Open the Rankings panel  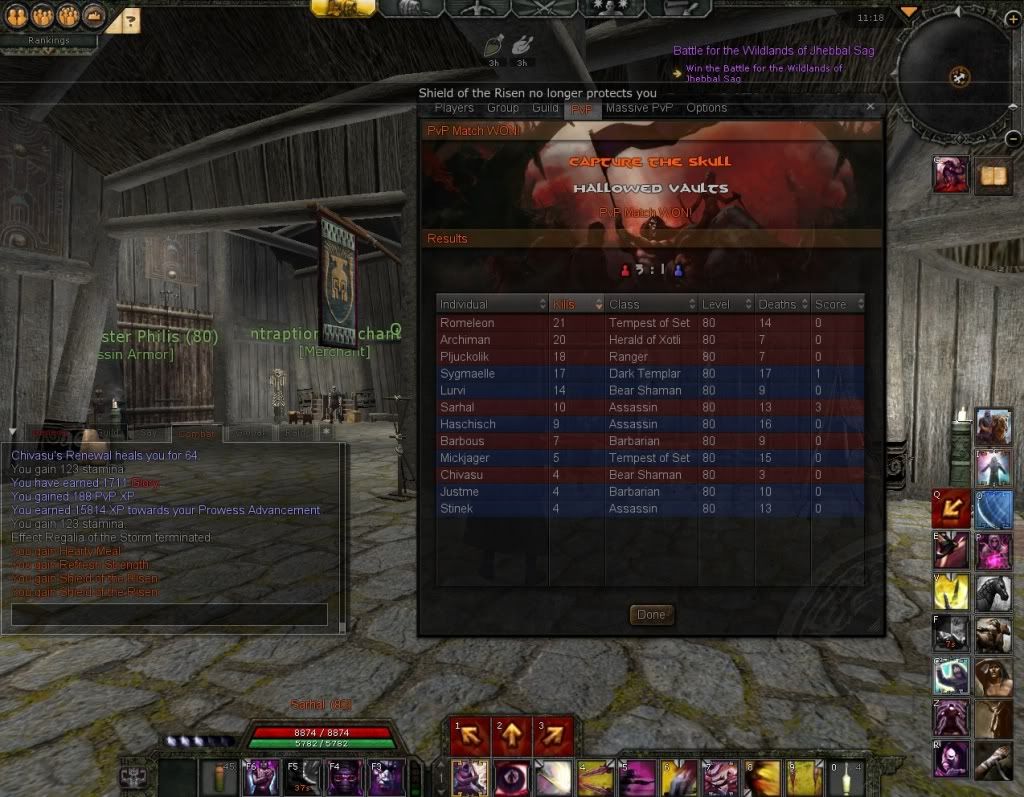(x=49, y=41)
